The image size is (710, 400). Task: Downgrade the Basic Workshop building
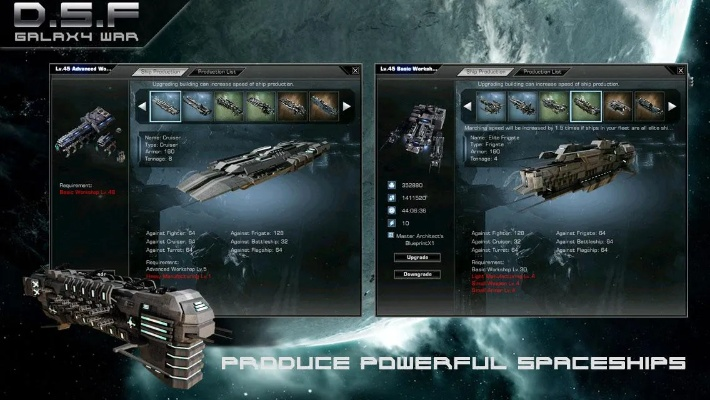point(411,274)
